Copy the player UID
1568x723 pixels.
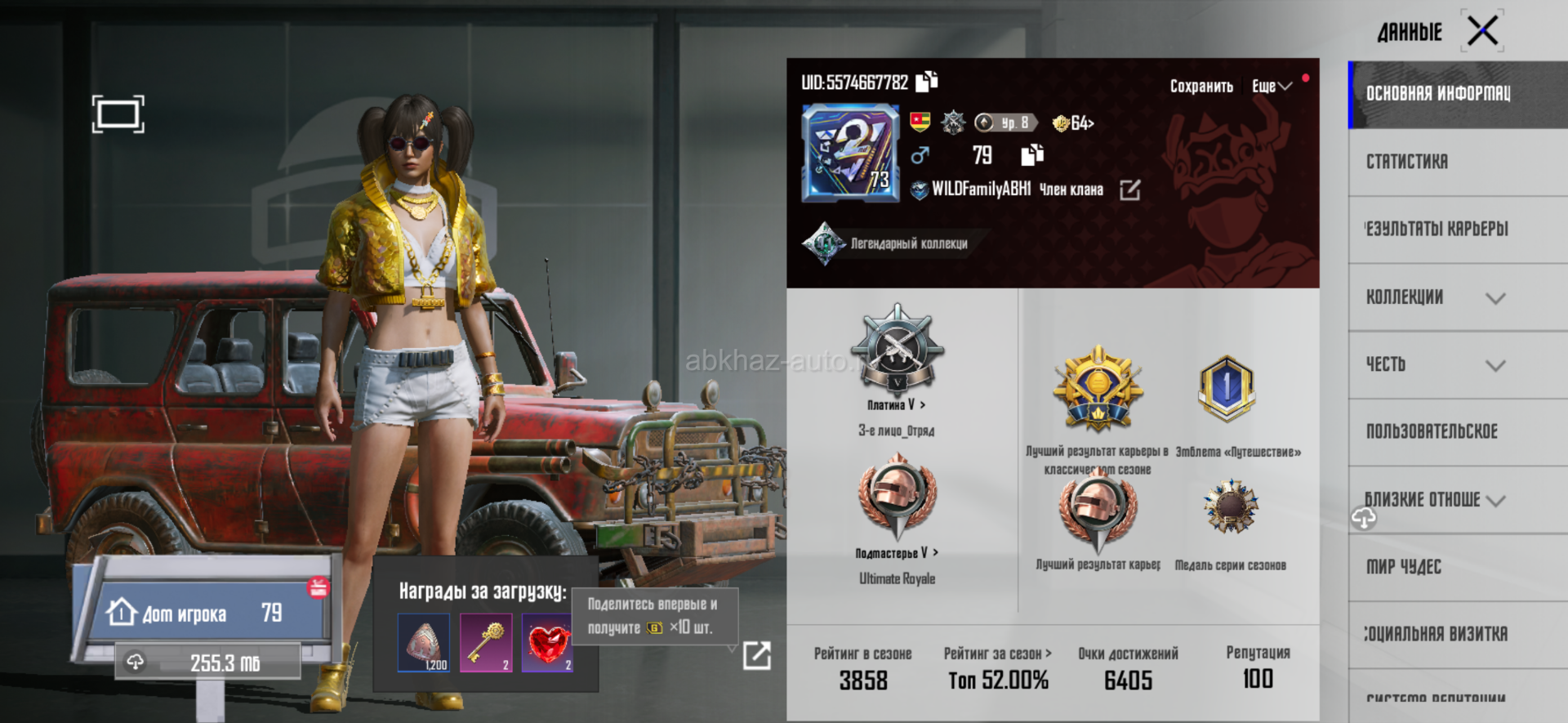[x=927, y=82]
